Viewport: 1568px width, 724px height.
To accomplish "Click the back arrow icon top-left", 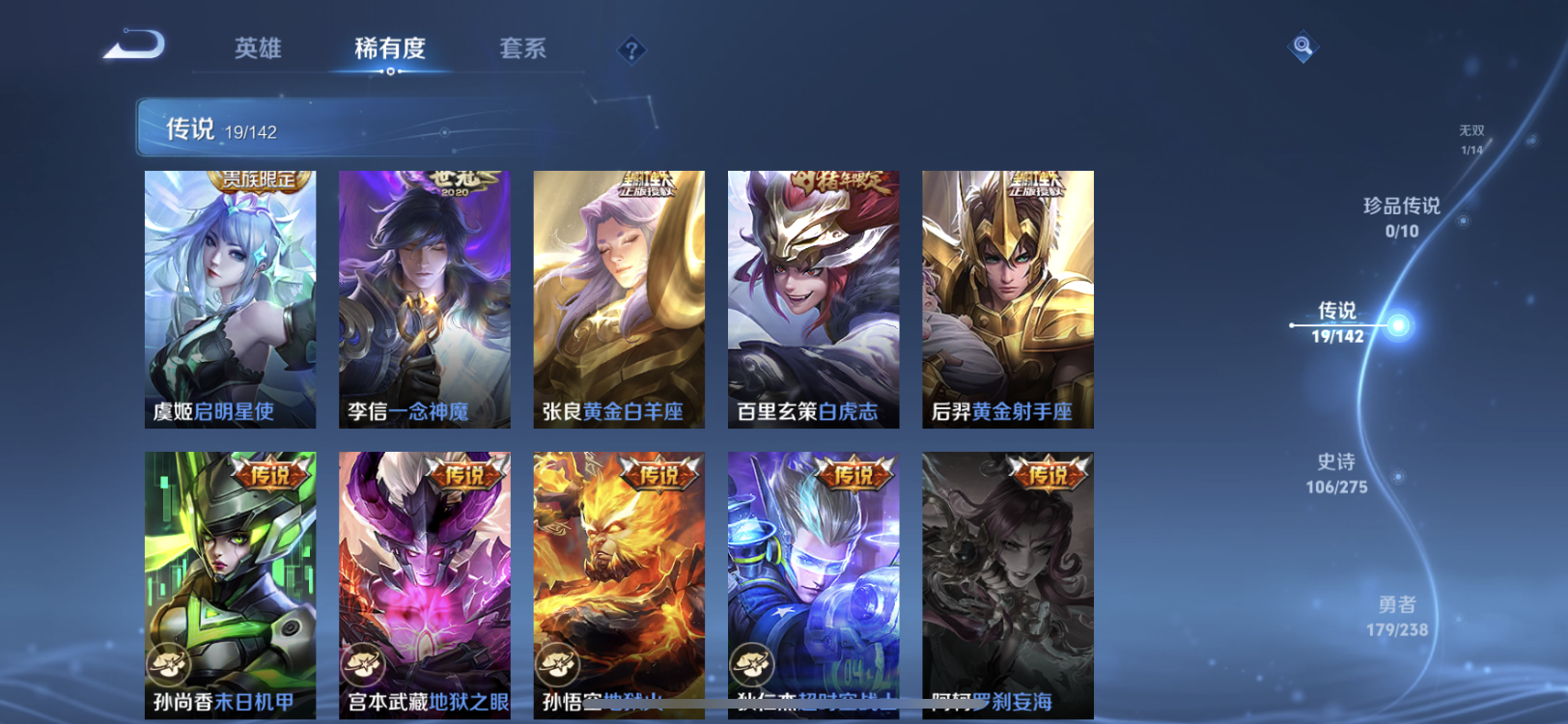I will click(x=132, y=44).
